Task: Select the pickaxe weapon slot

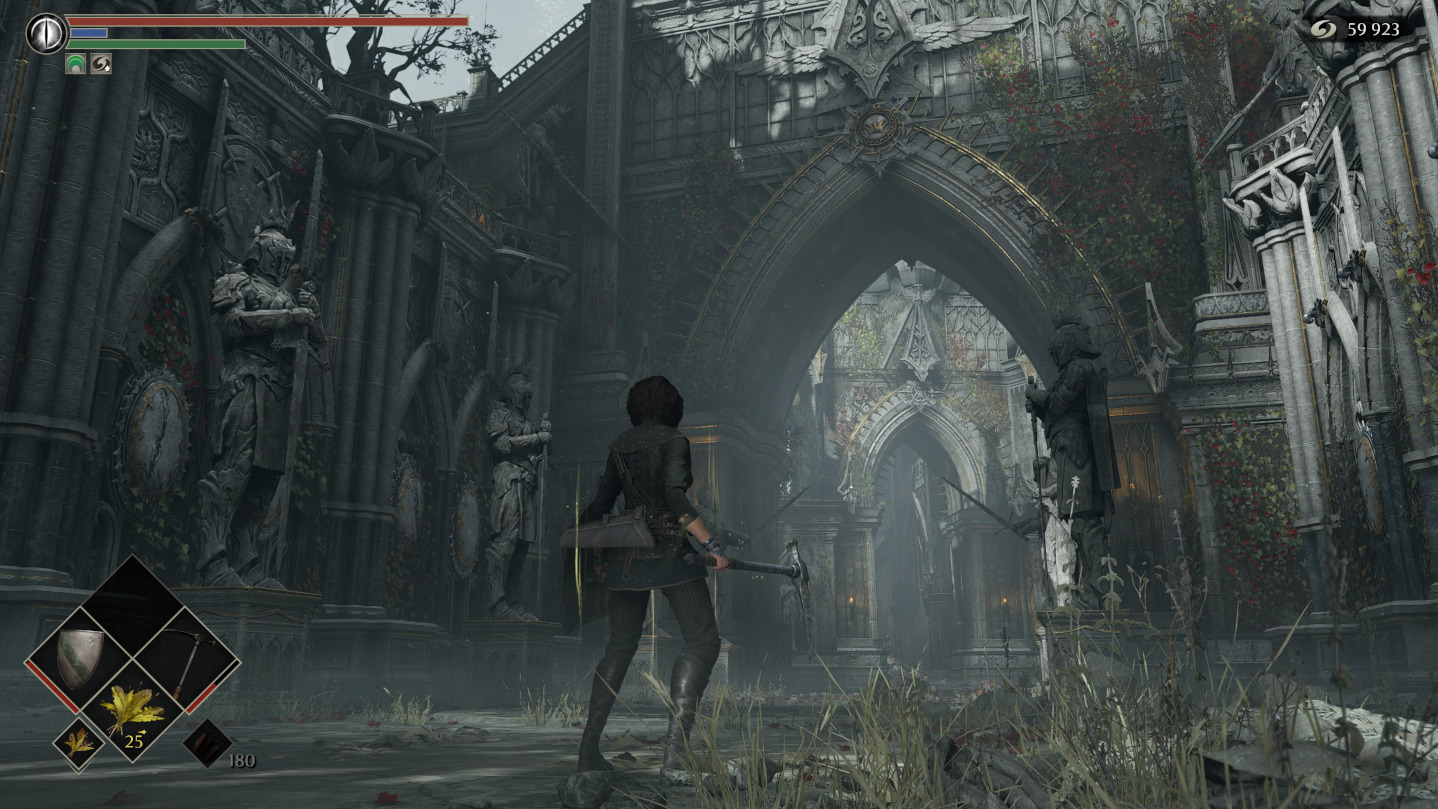Action: 185,661
